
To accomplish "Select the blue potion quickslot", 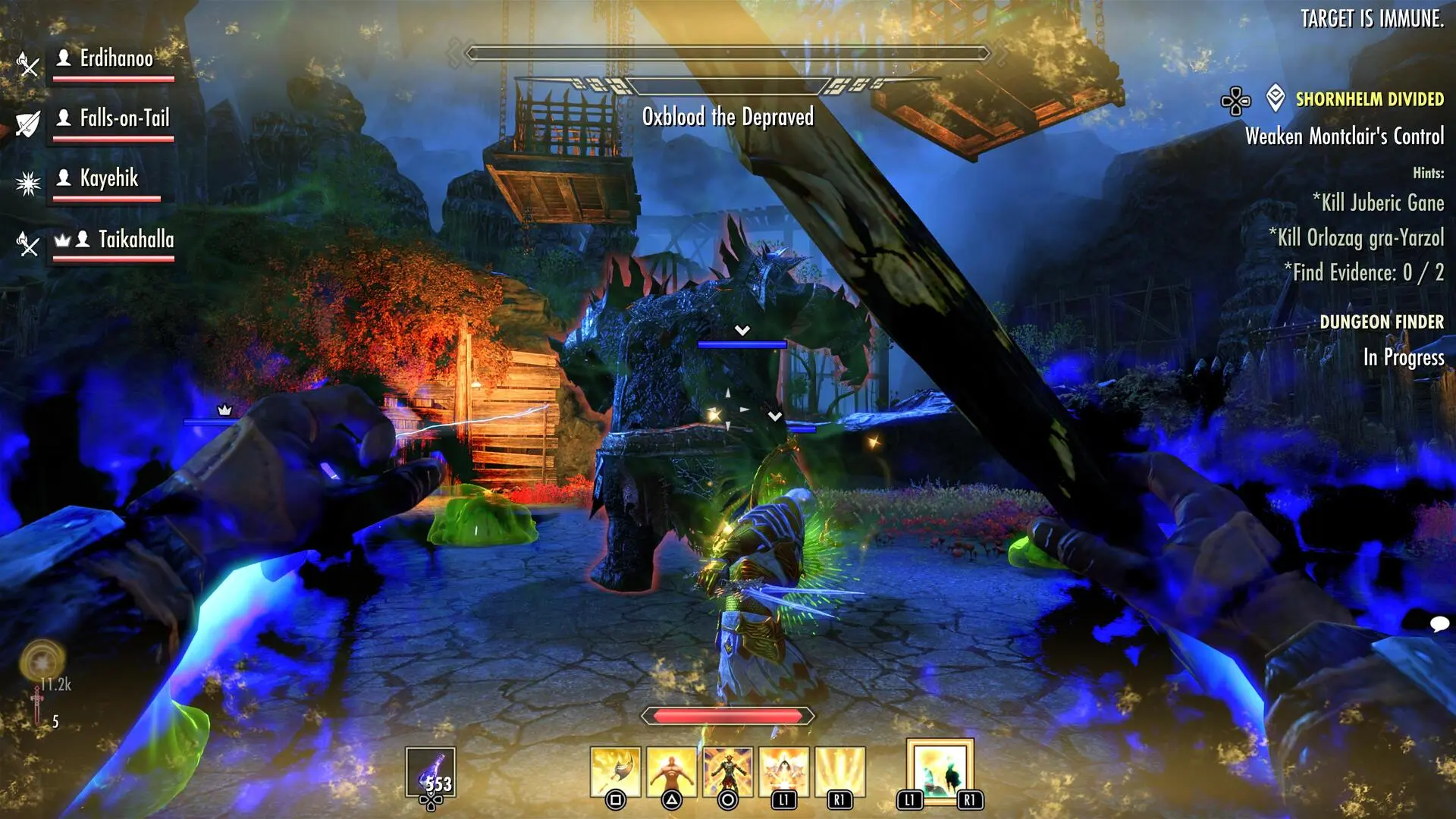I will click(431, 772).
